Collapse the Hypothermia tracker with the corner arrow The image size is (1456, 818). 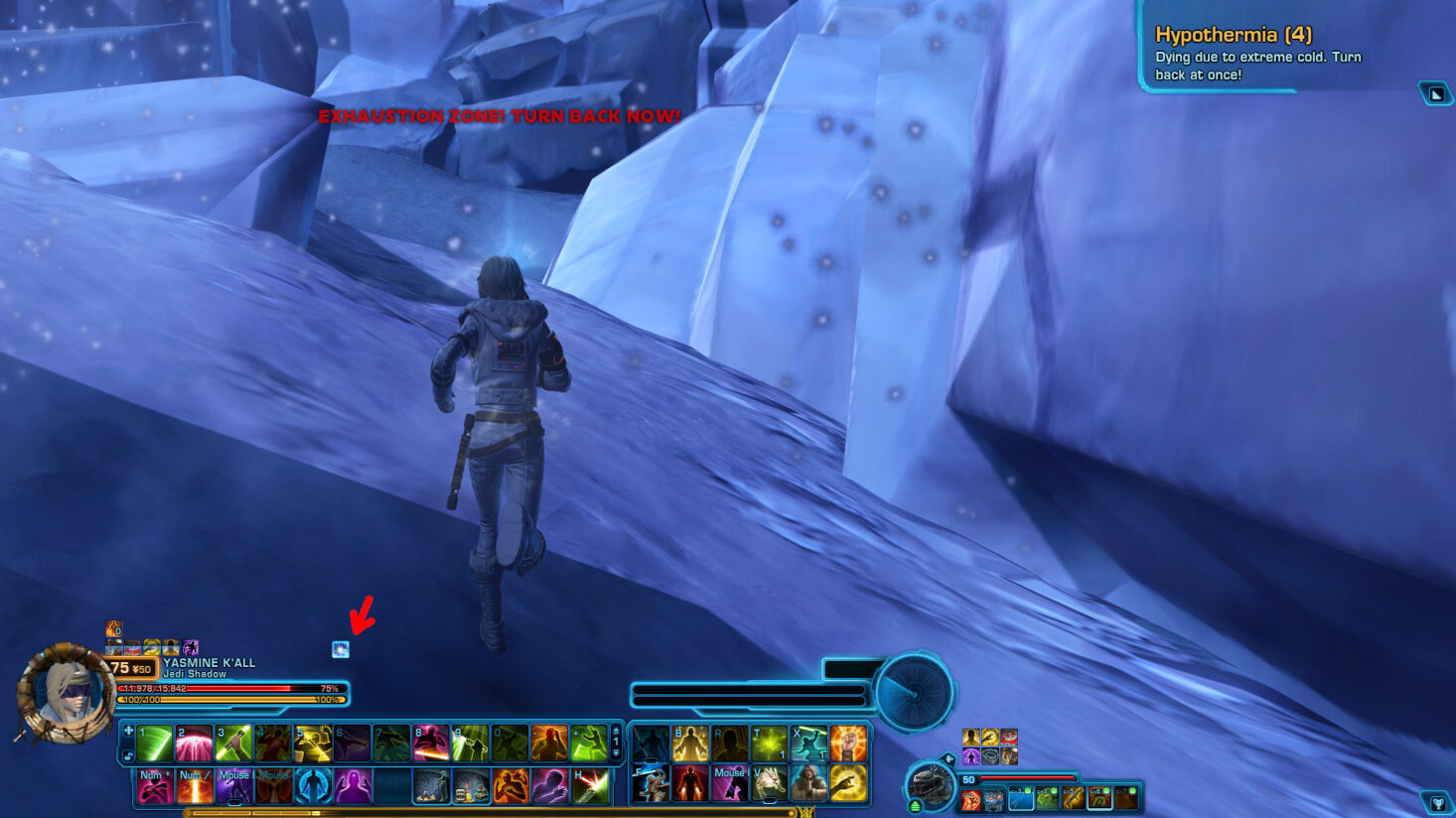(x=1436, y=94)
